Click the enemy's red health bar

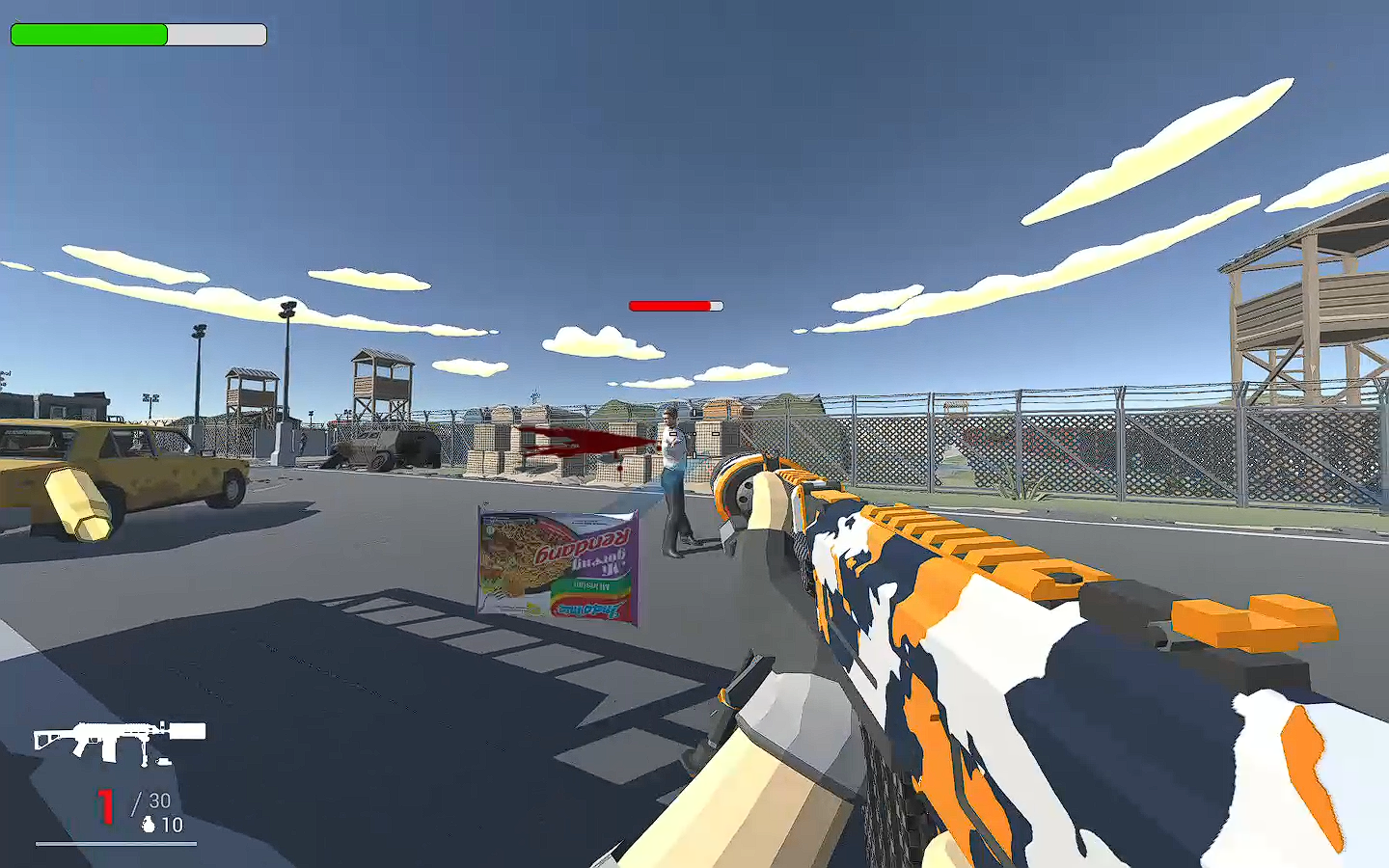[x=668, y=306]
